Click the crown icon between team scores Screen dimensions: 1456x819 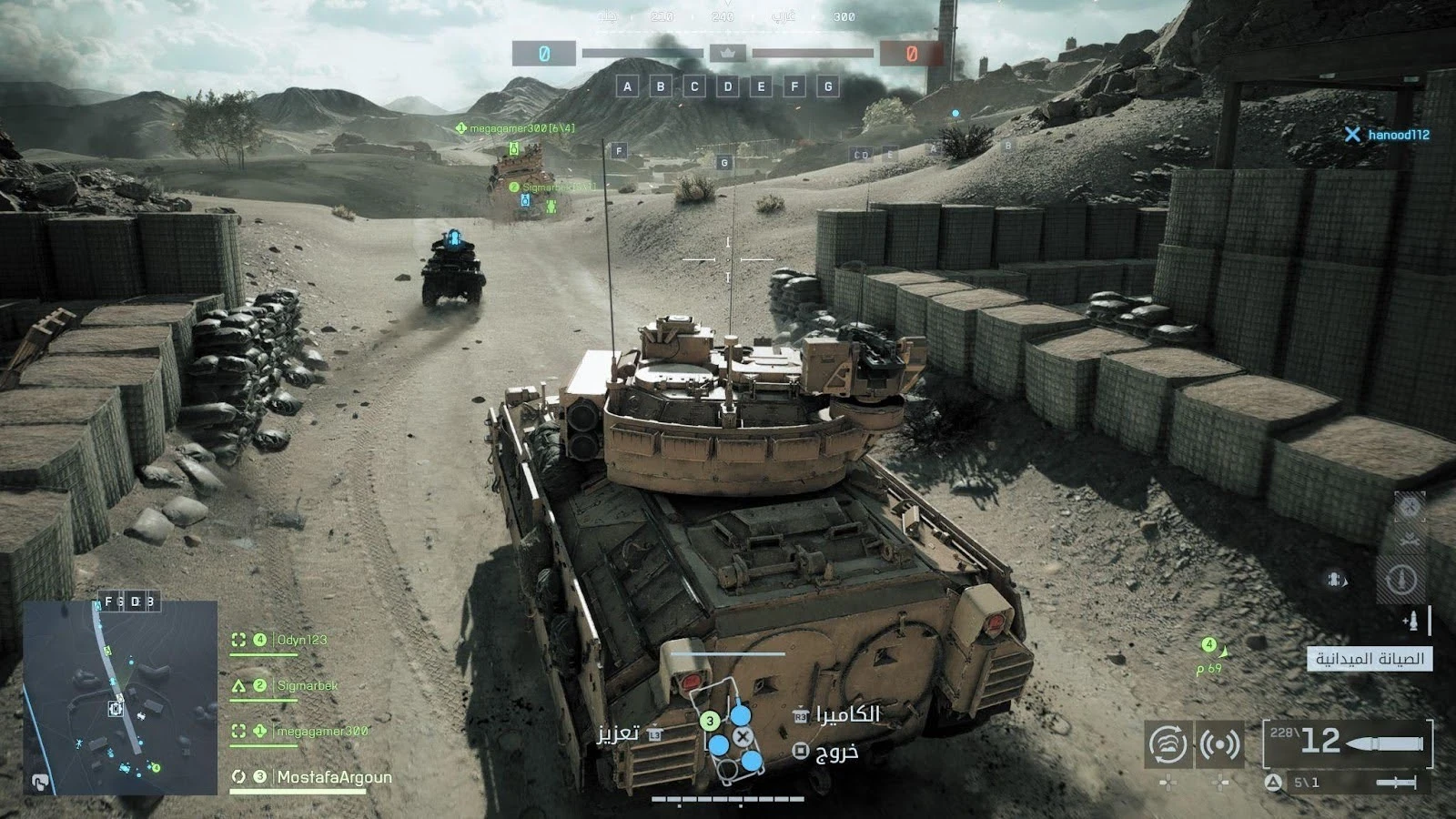coord(727,53)
